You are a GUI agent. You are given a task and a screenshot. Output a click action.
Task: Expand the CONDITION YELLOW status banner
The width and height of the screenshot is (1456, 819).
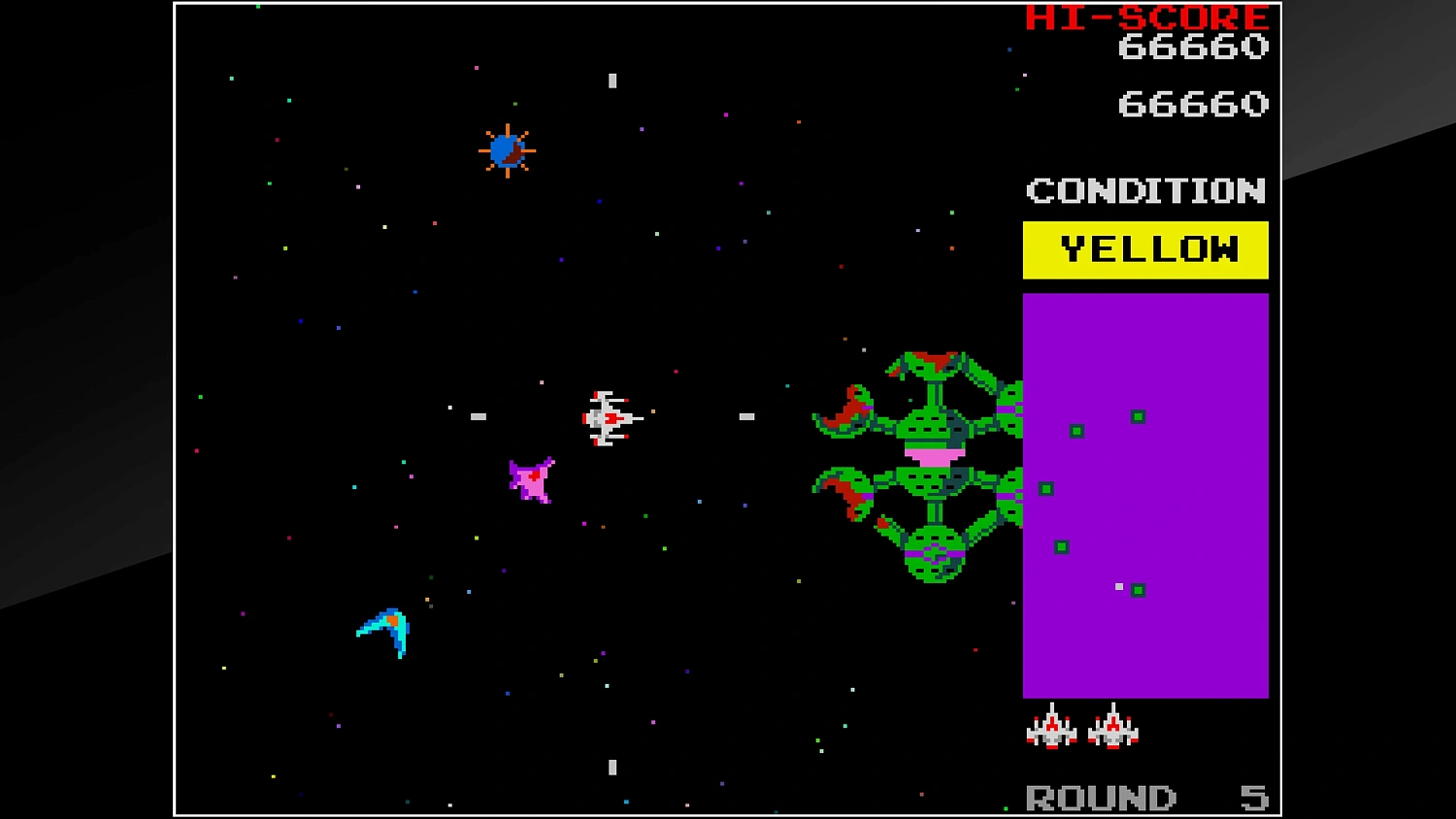point(1145,248)
